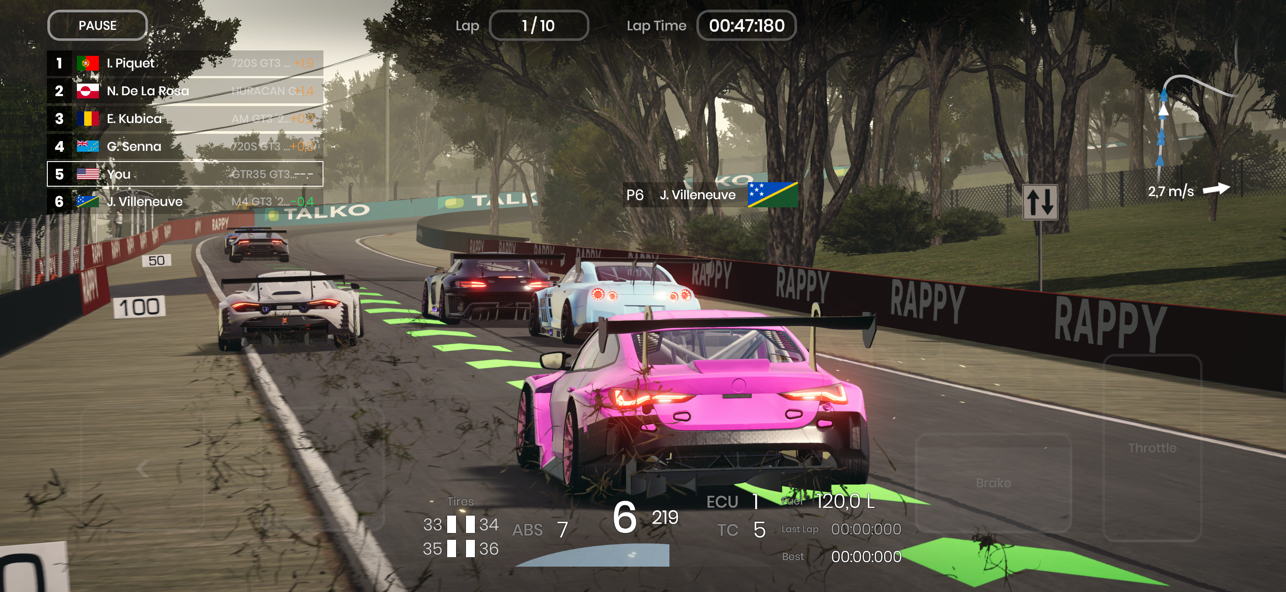Choose E. Kubica in the standings
This screenshot has width=1286, height=592.
[185, 118]
